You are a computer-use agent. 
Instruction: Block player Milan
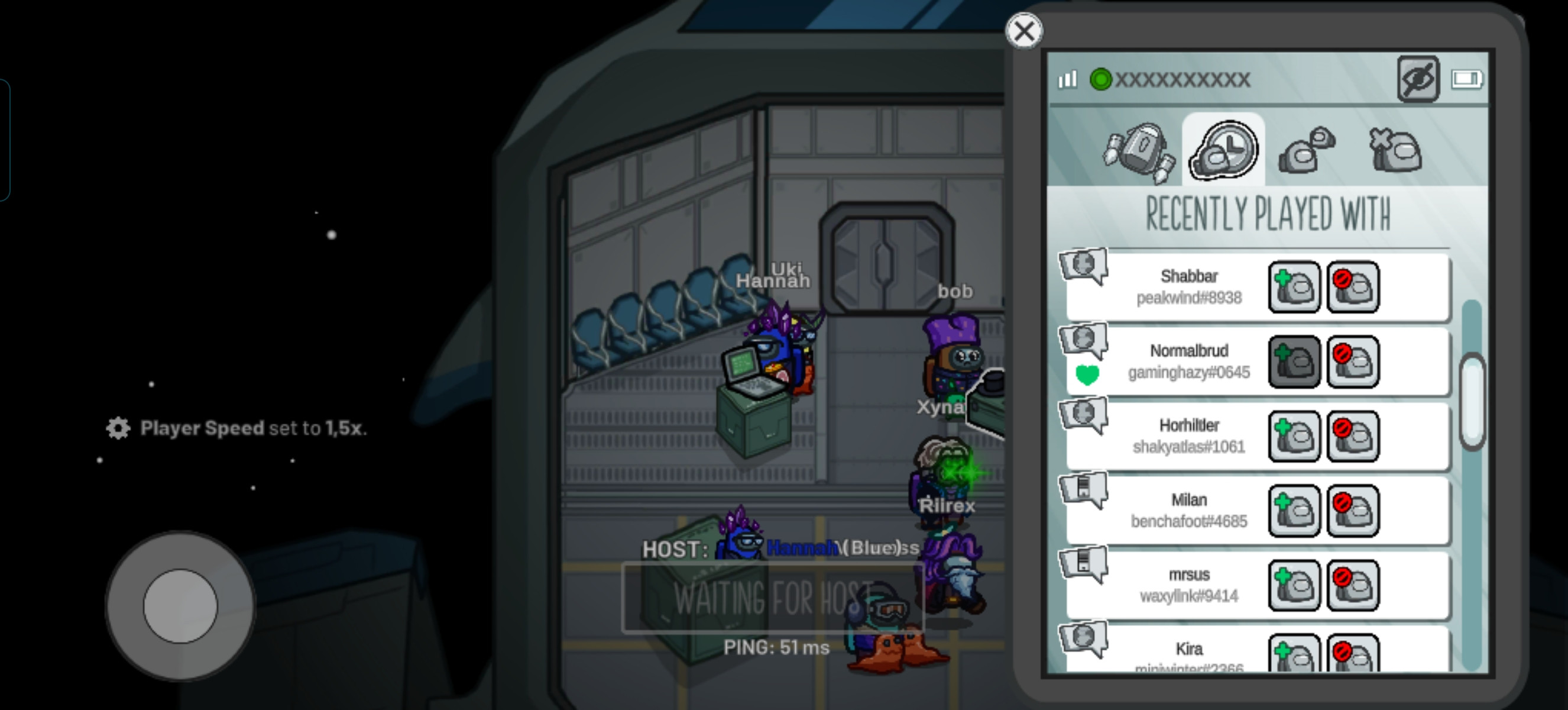coord(1353,511)
